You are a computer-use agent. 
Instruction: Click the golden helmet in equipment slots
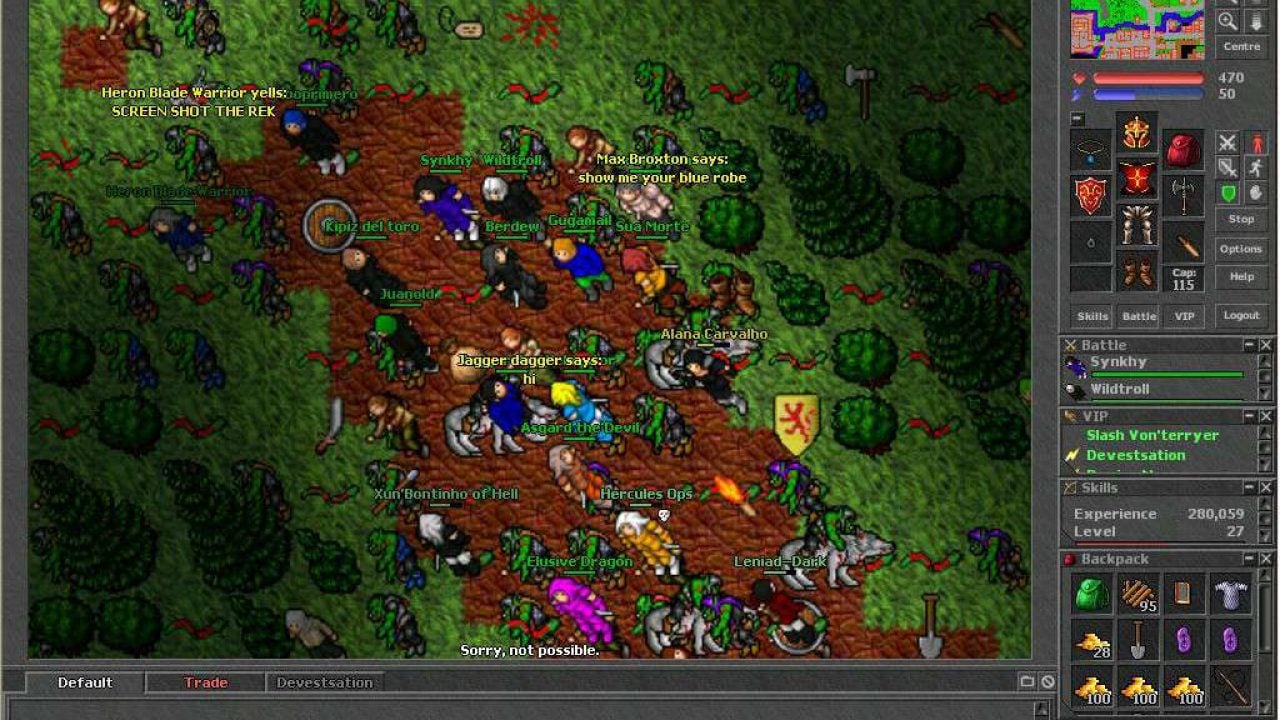1134,132
